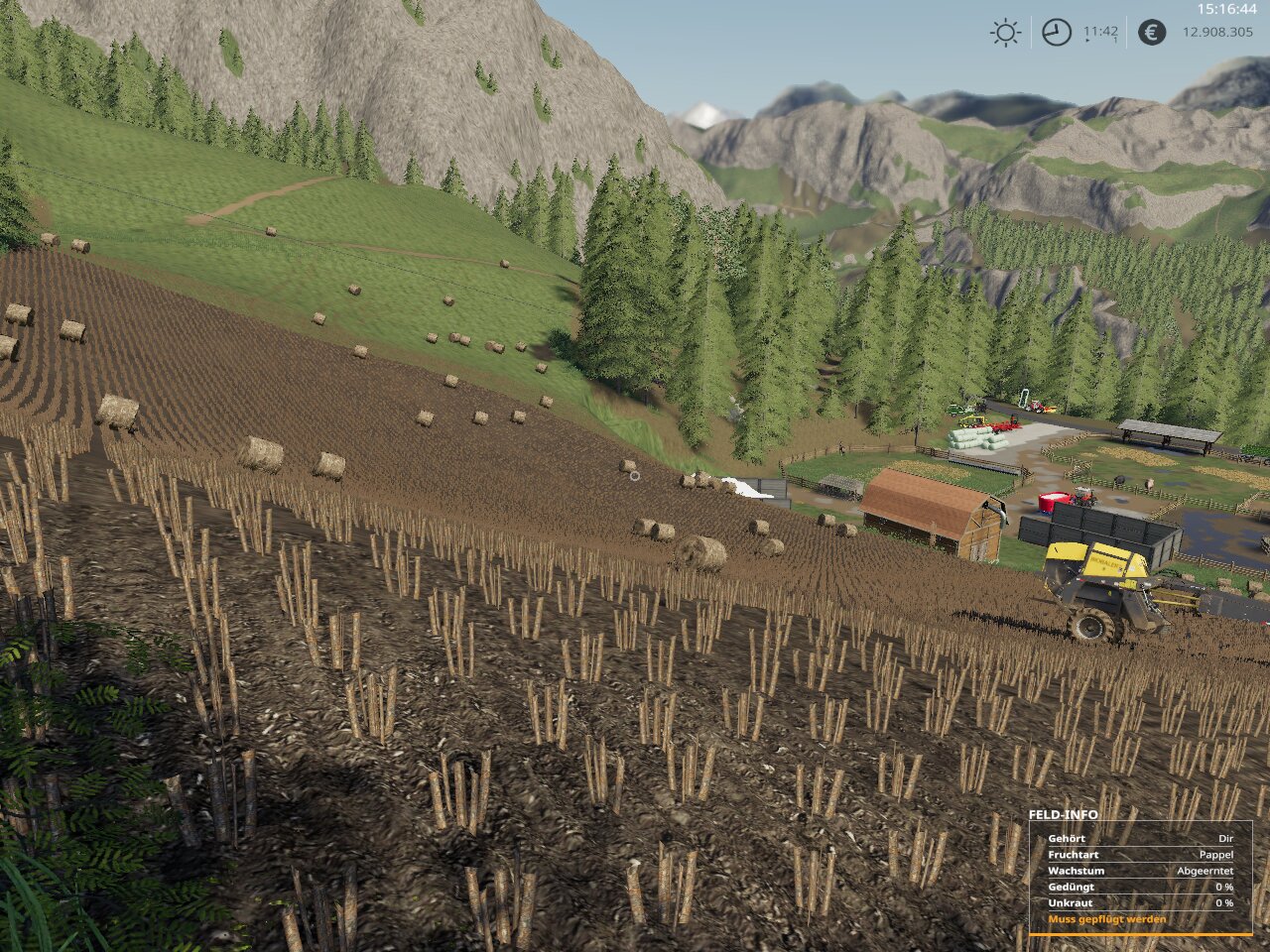This screenshot has height=952, width=1270.
Task: Click the euro money icon
Action: click(1151, 33)
